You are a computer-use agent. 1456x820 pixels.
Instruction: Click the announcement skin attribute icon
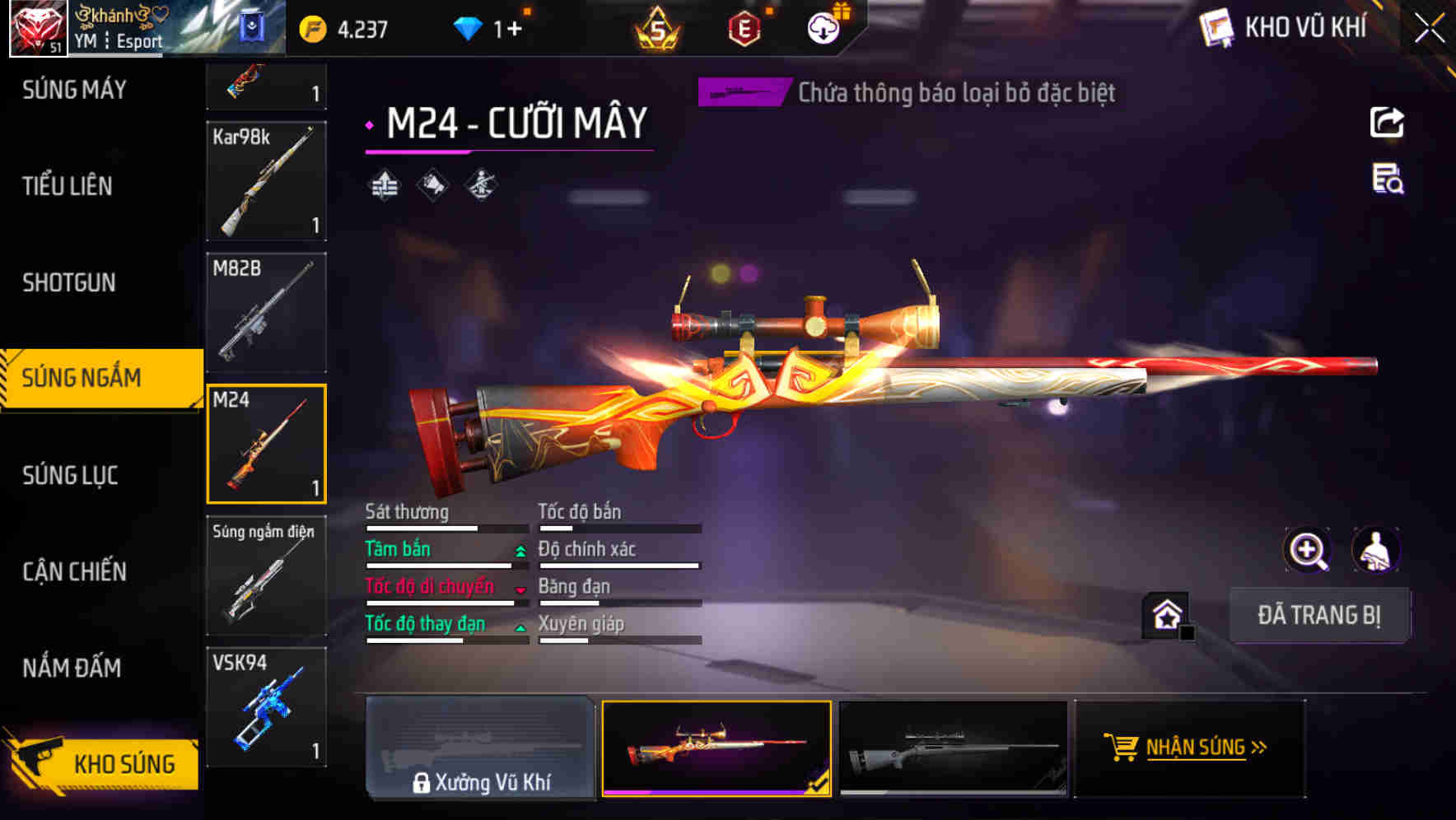(432, 185)
